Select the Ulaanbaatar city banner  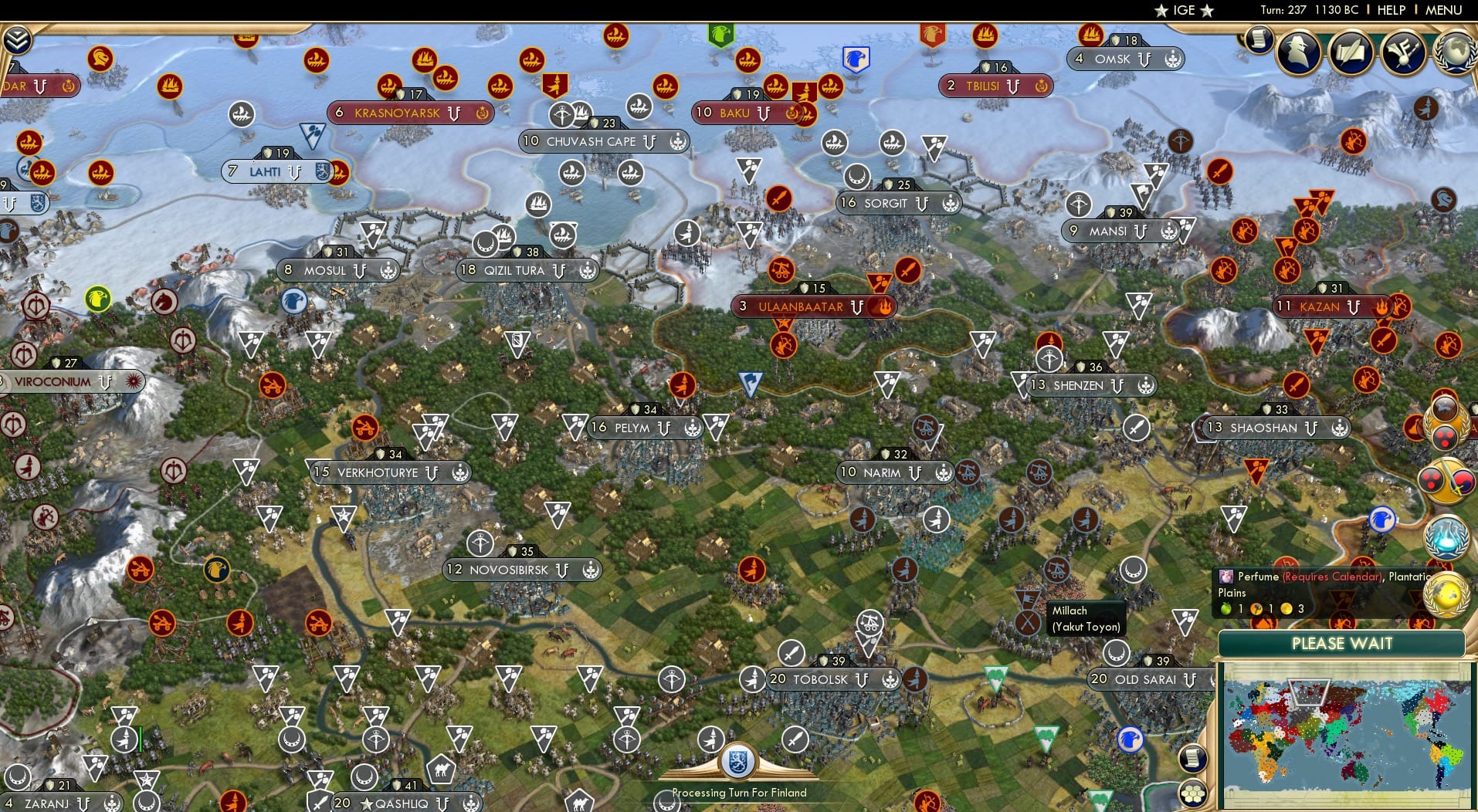813,306
